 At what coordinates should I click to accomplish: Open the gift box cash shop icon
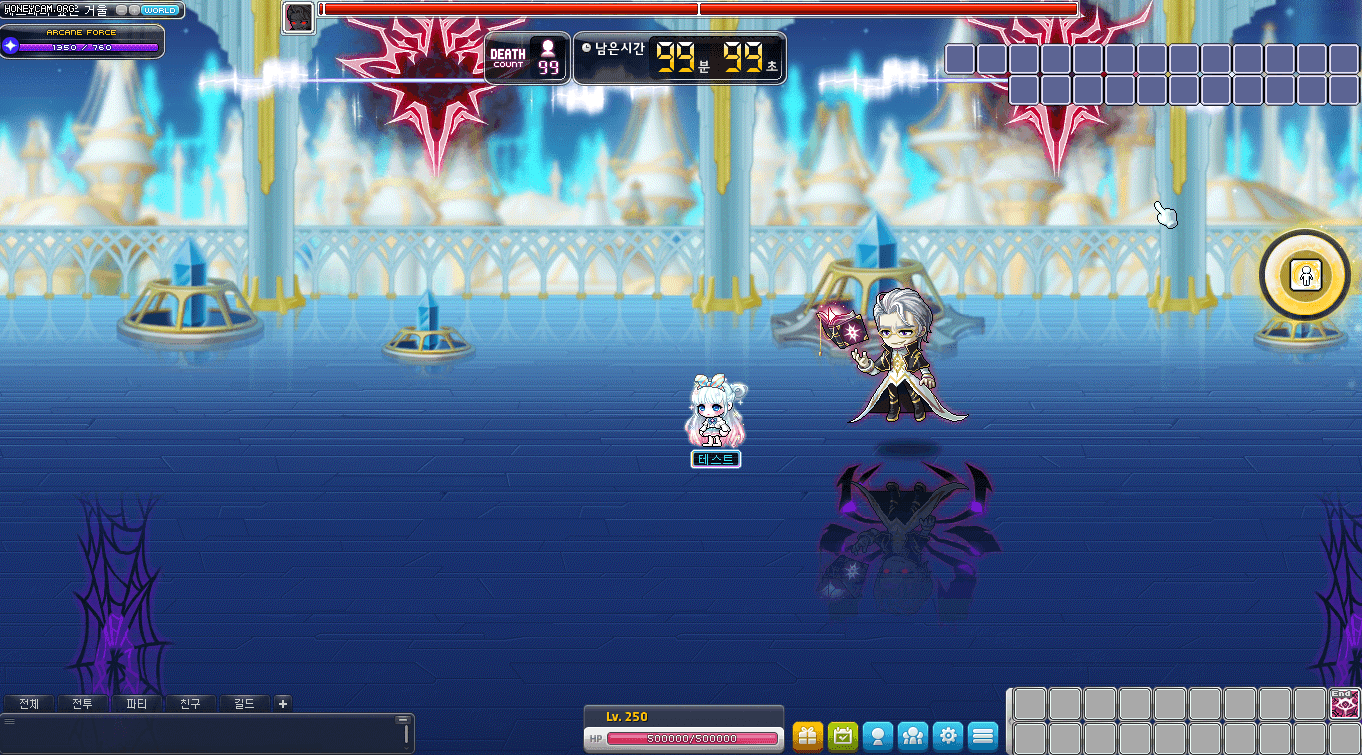[808, 736]
